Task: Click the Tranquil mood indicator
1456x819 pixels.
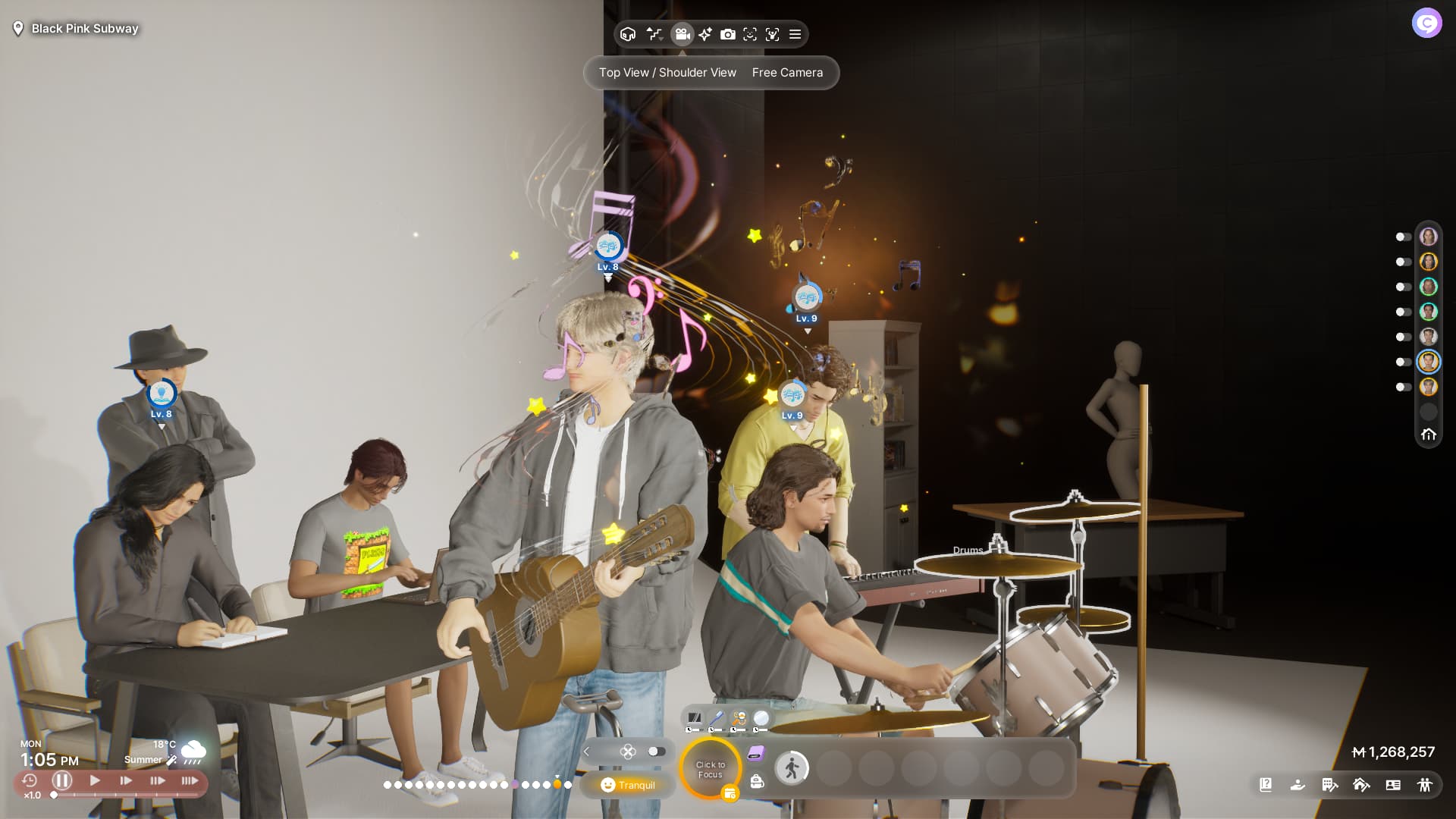Action: pos(628,785)
